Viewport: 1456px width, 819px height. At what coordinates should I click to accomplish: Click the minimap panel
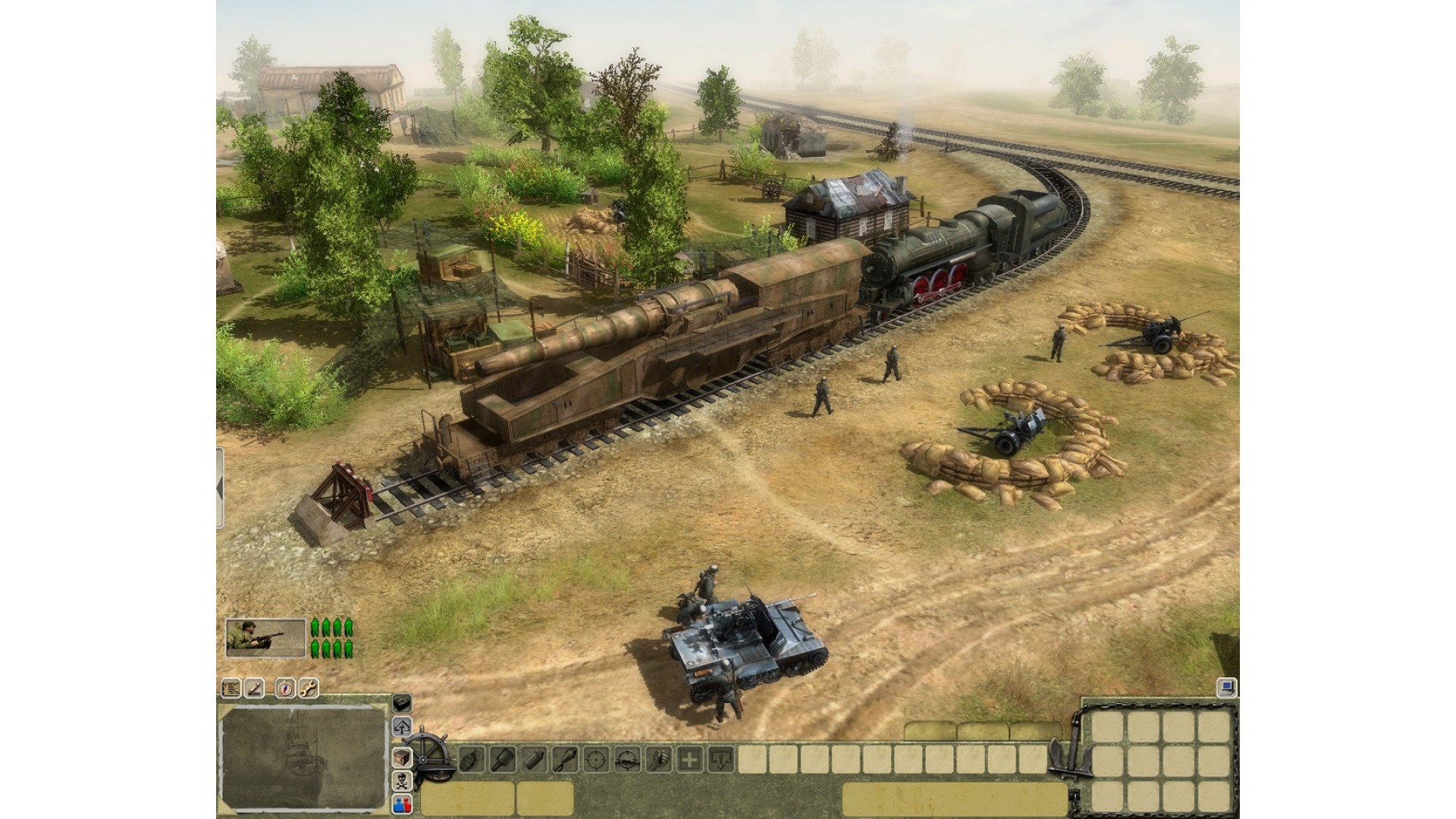point(303,757)
